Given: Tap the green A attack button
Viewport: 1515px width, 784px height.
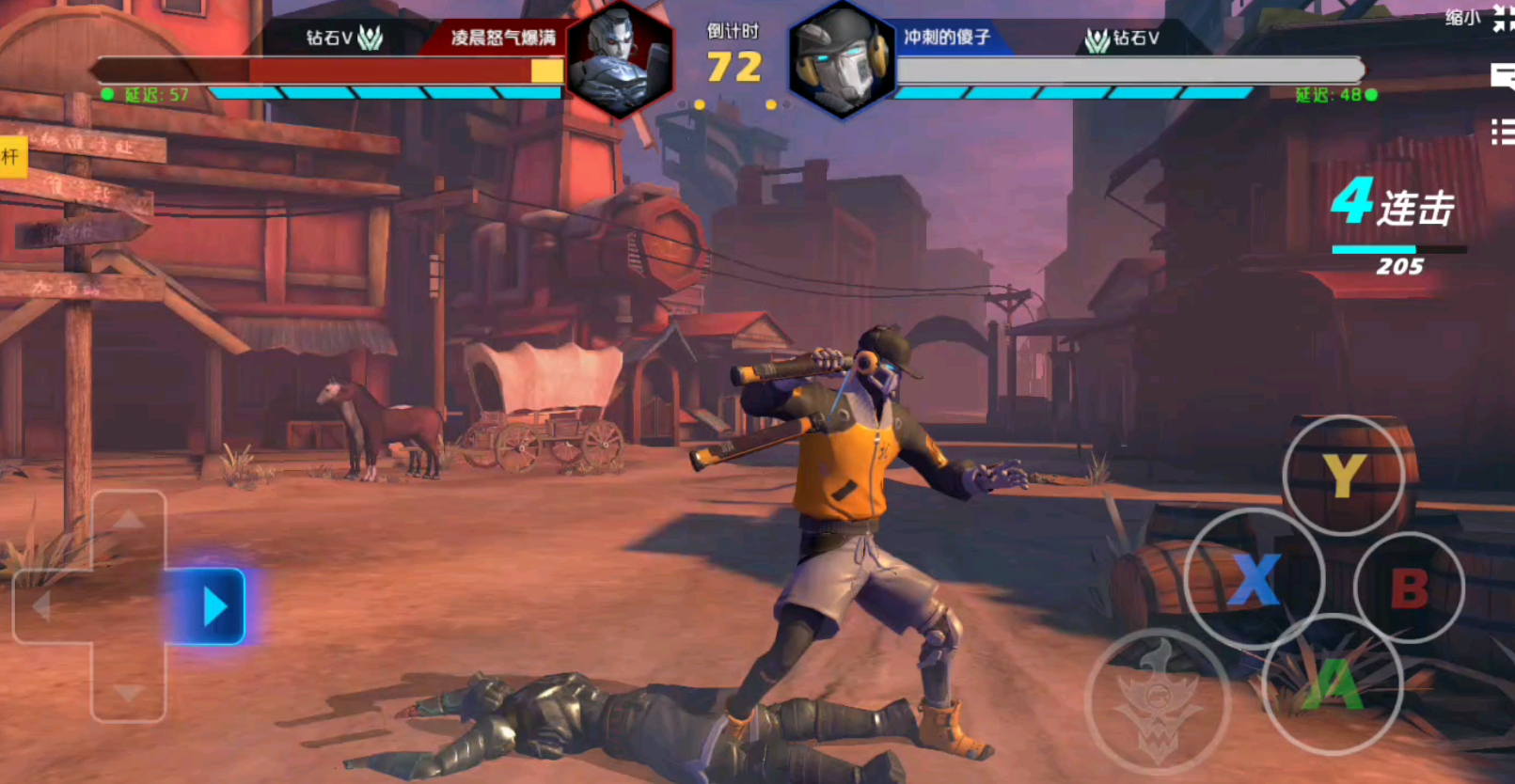Looking at the screenshot, I should click(1332, 684).
